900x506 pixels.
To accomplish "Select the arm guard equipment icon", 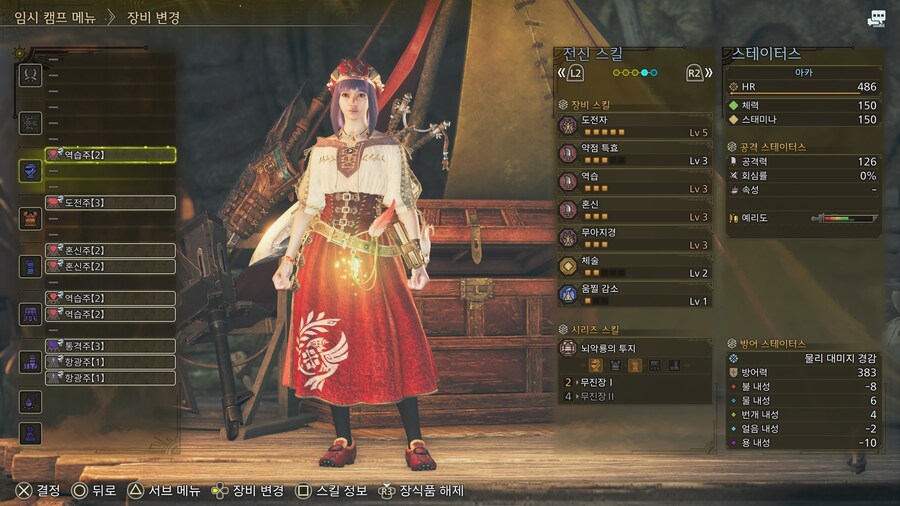I will (30, 266).
